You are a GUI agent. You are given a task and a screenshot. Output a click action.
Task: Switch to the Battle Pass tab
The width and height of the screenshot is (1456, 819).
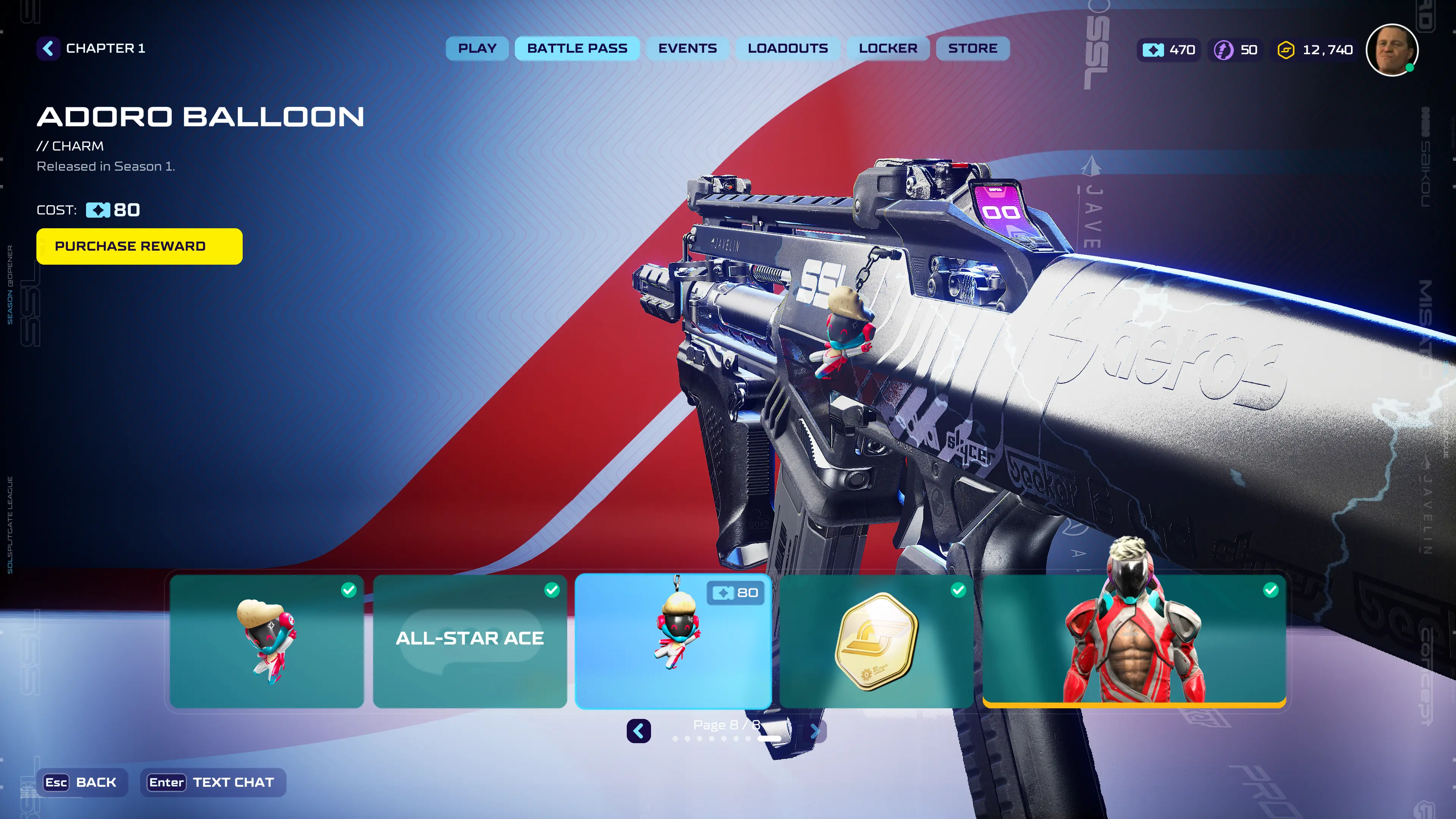(x=577, y=49)
